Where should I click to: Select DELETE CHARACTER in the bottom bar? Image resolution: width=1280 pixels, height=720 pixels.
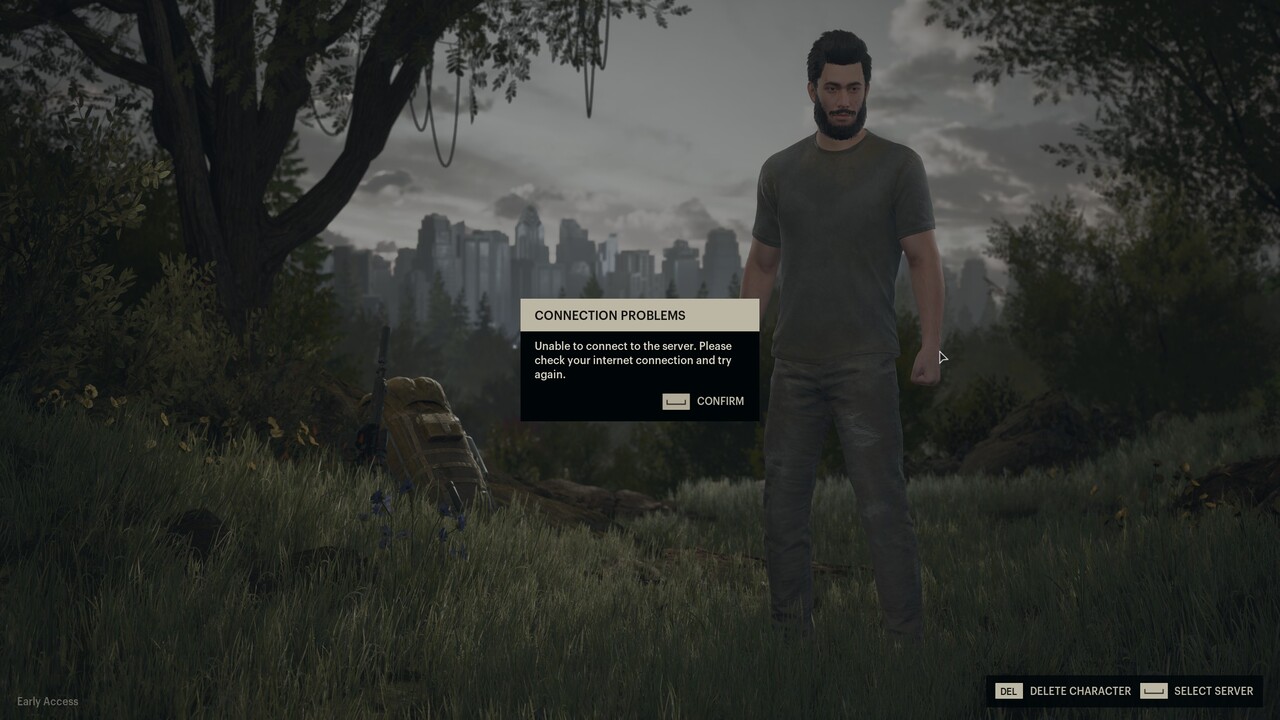(1080, 690)
